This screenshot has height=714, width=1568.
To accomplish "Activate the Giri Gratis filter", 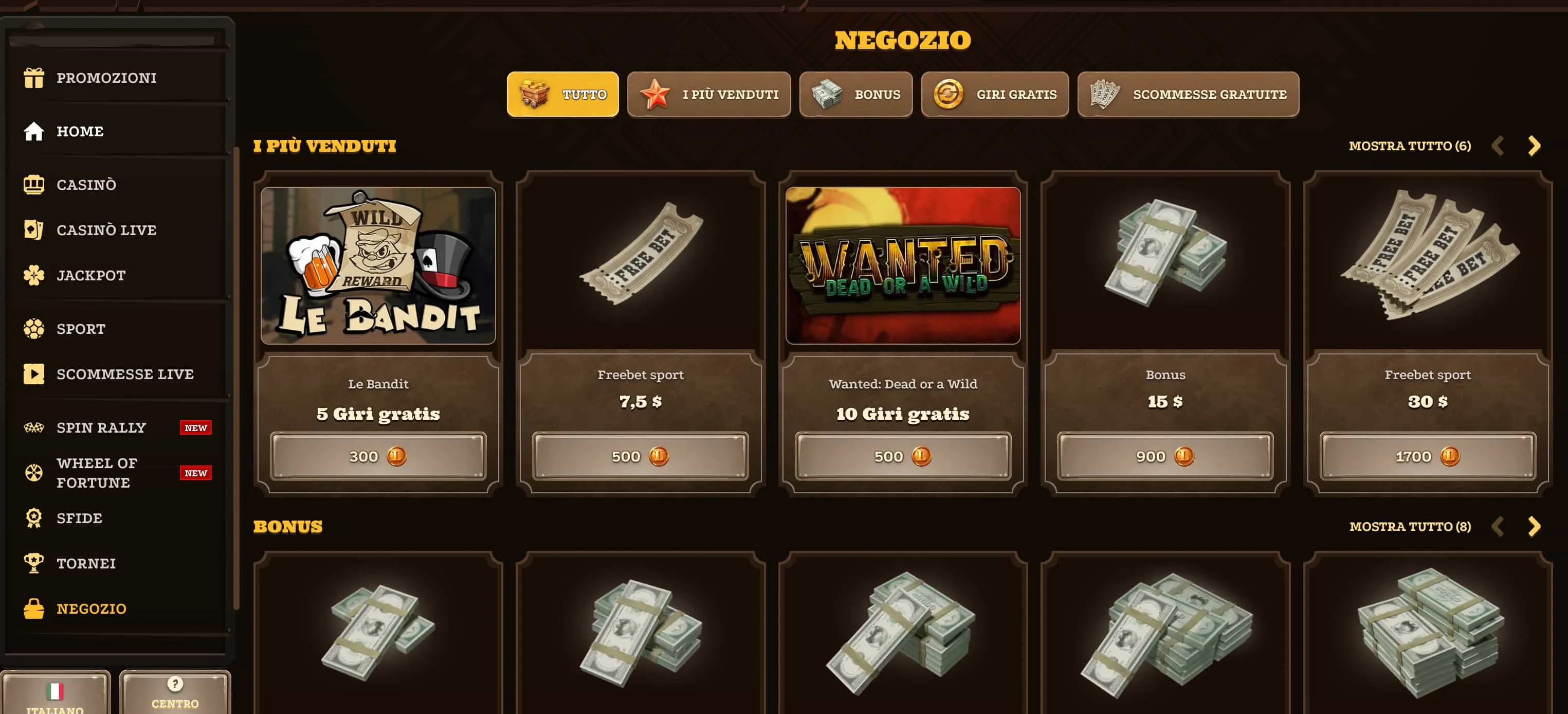I will pos(995,94).
